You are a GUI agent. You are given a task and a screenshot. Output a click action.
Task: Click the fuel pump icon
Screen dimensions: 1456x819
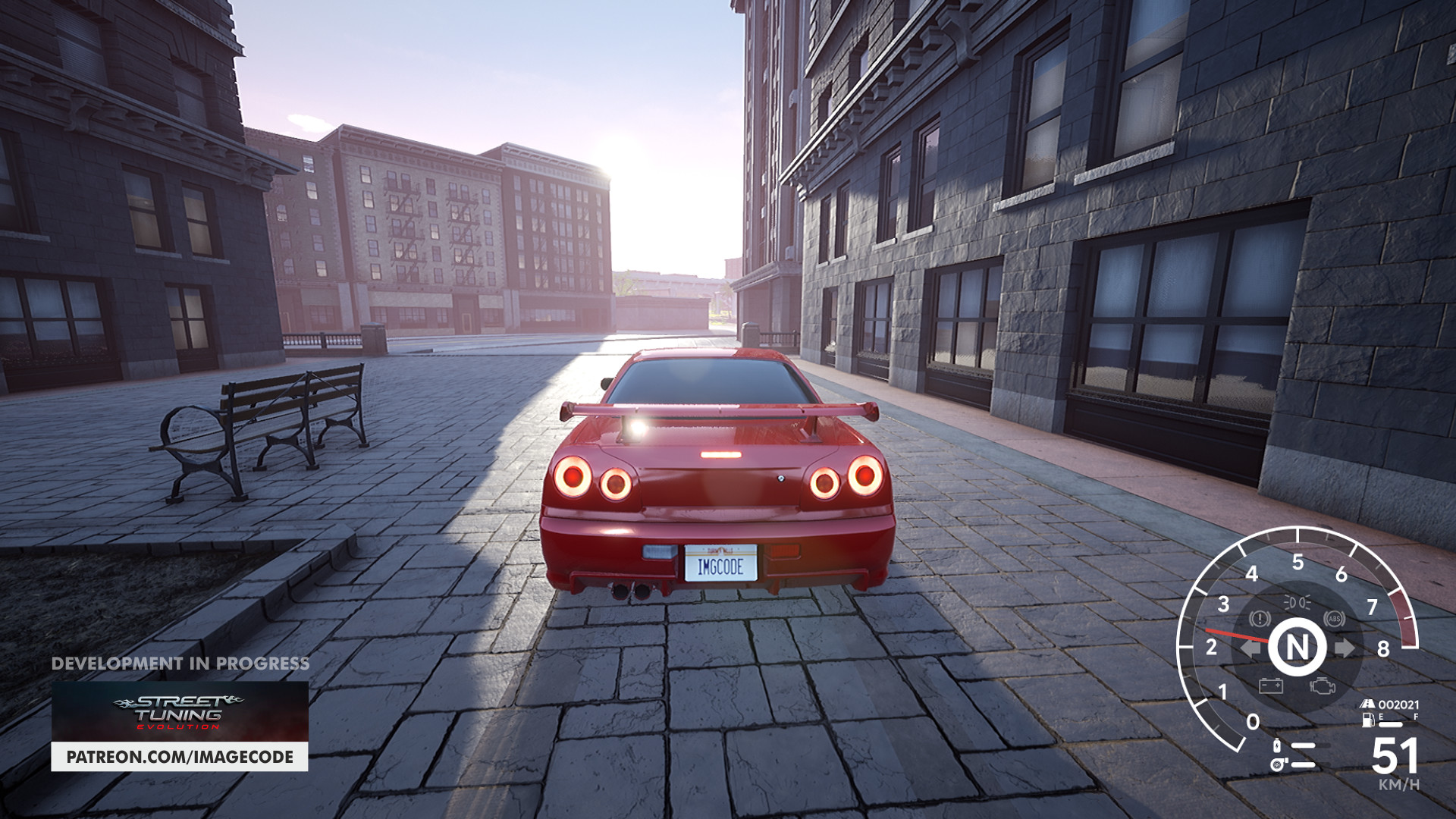coord(1368,721)
